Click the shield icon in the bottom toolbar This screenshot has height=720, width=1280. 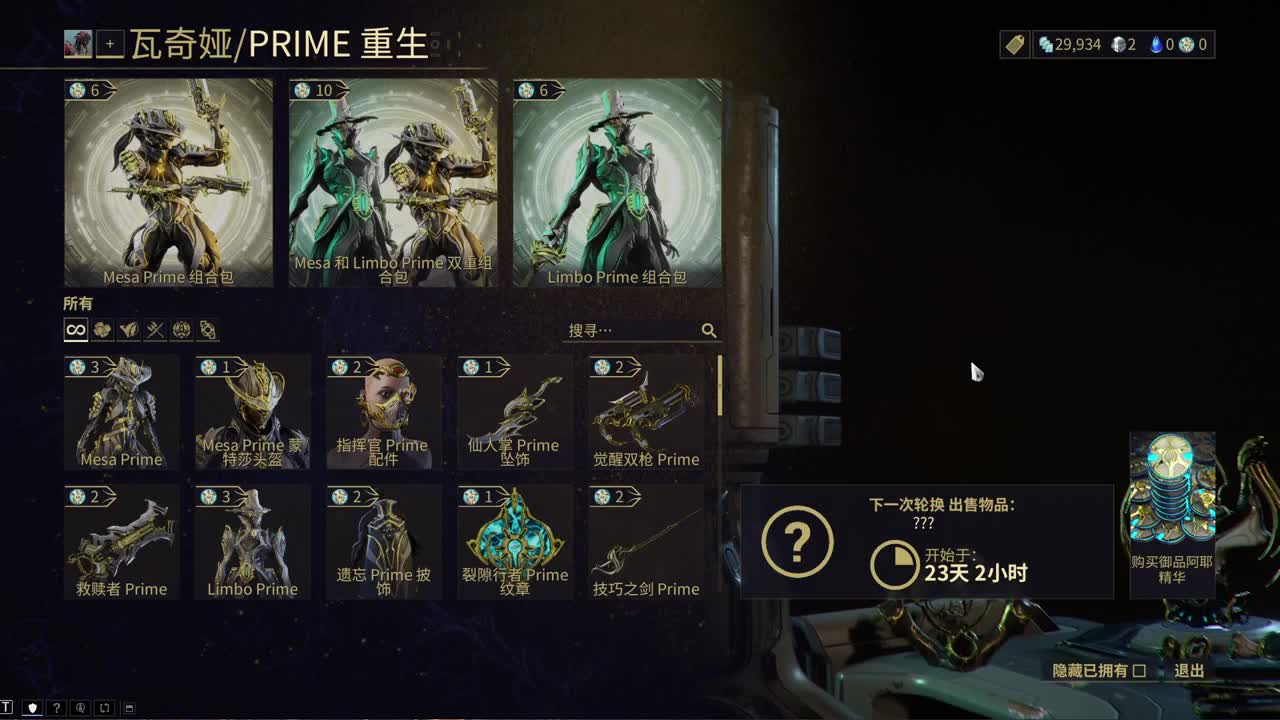[33, 709]
